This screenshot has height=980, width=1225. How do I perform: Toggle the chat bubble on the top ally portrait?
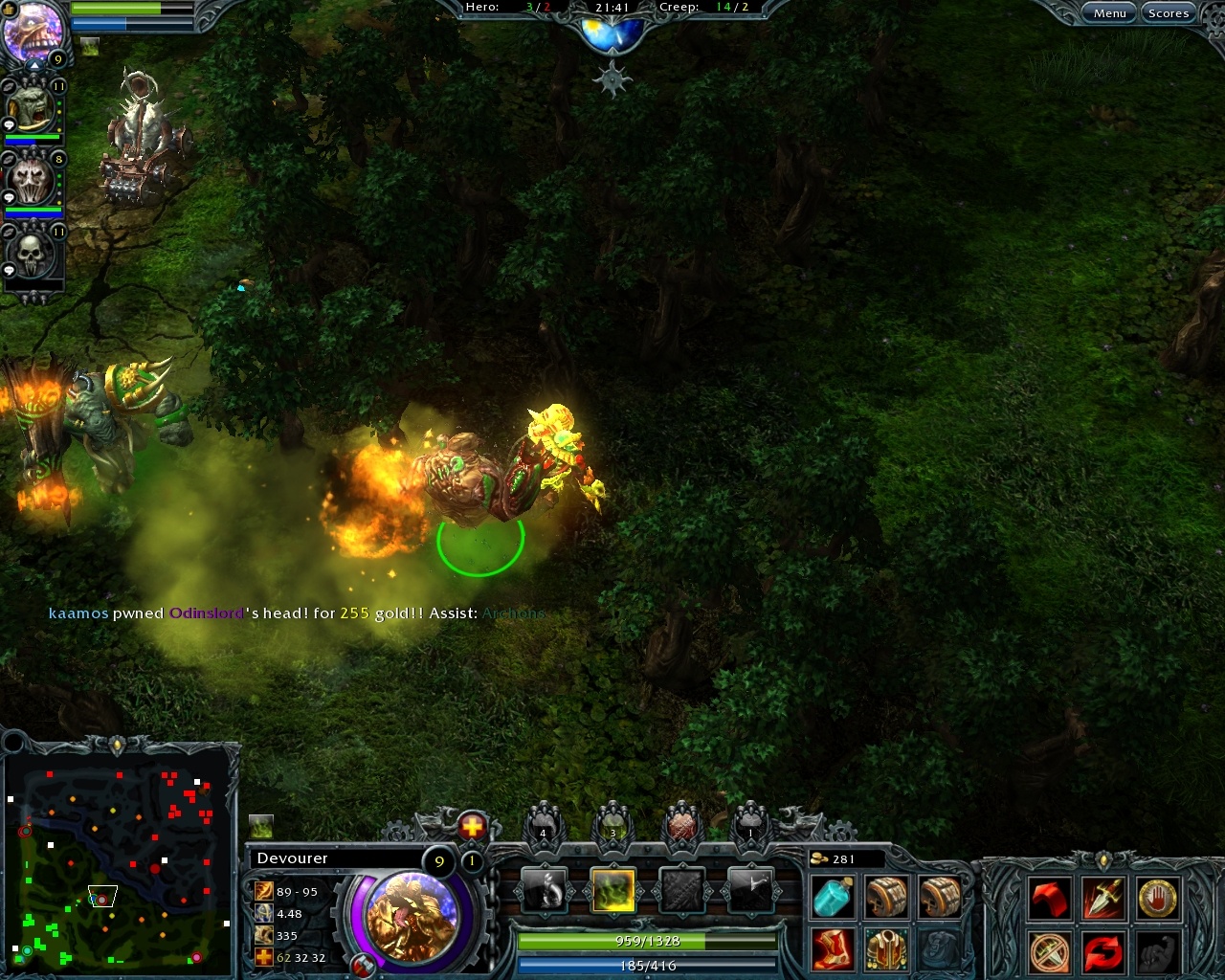(x=9, y=124)
